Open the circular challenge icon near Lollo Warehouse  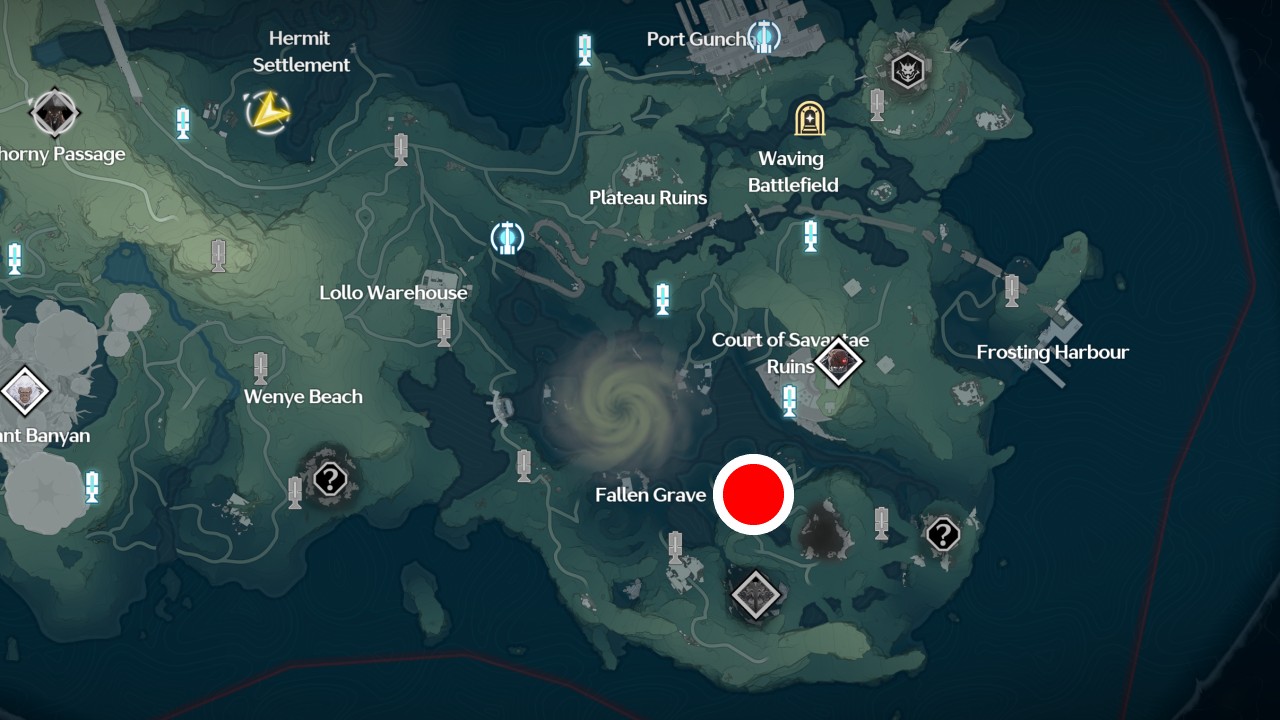click(508, 238)
